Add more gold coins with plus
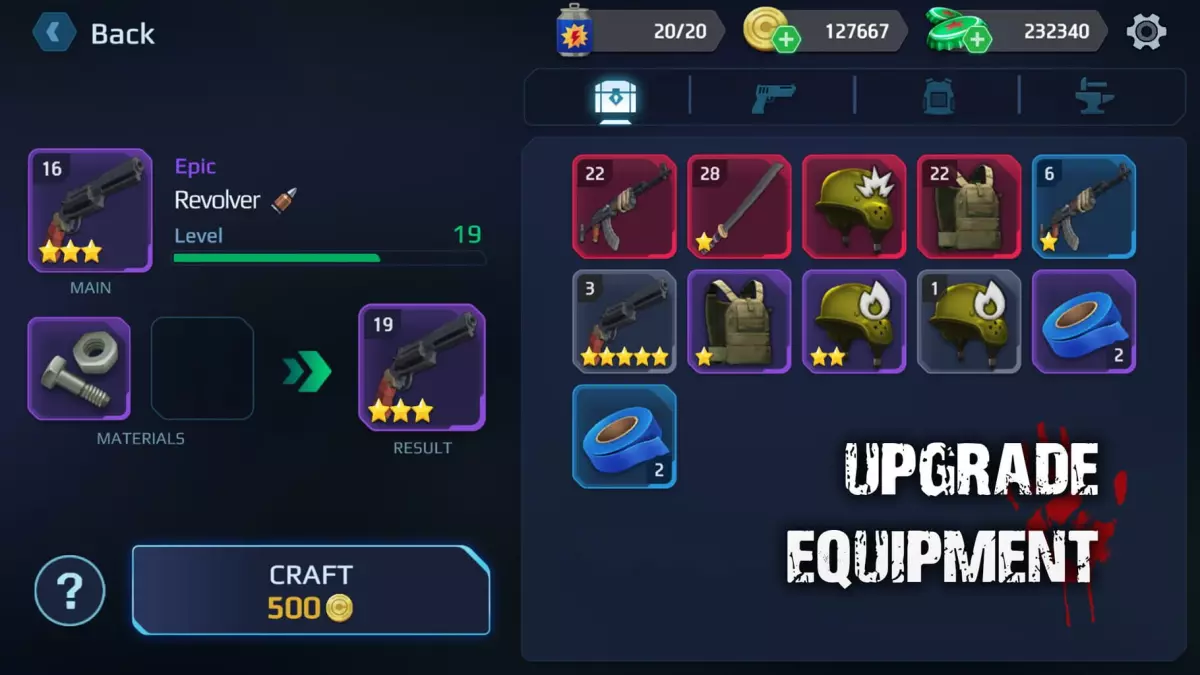The width and height of the screenshot is (1200, 675). 787,39
